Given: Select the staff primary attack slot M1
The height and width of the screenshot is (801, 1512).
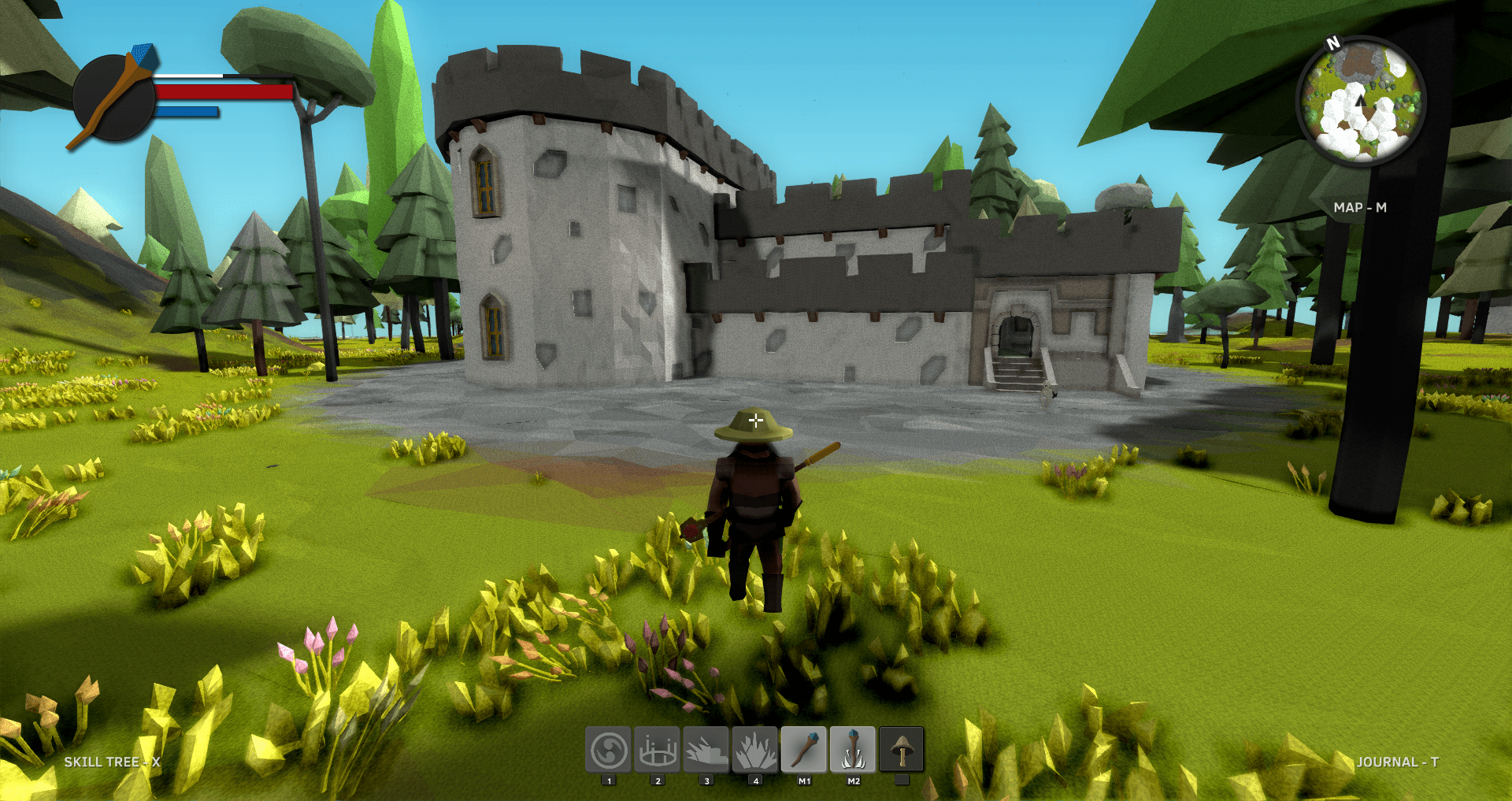Looking at the screenshot, I should 803,749.
